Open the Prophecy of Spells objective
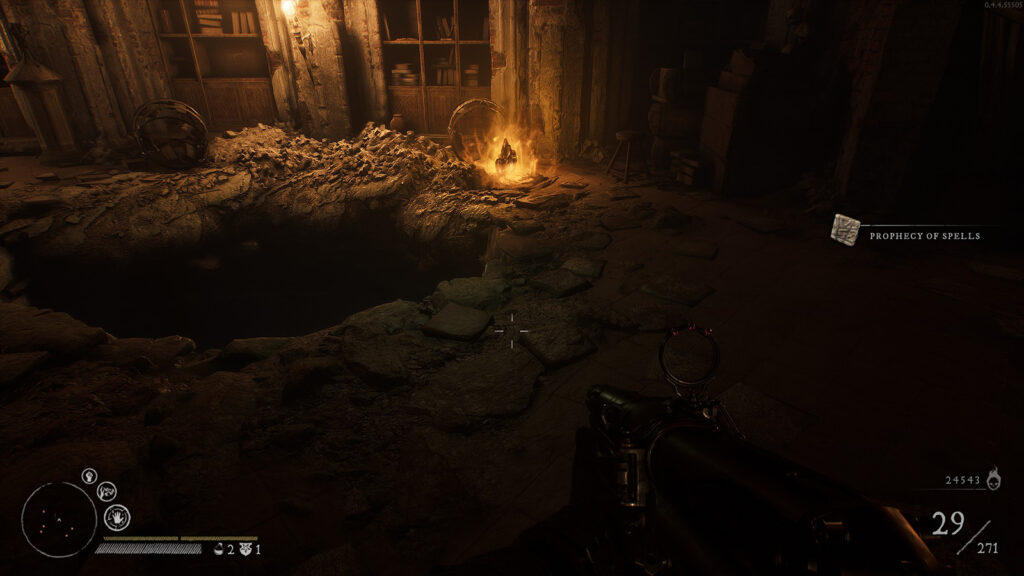The image size is (1024, 576). [x=924, y=236]
